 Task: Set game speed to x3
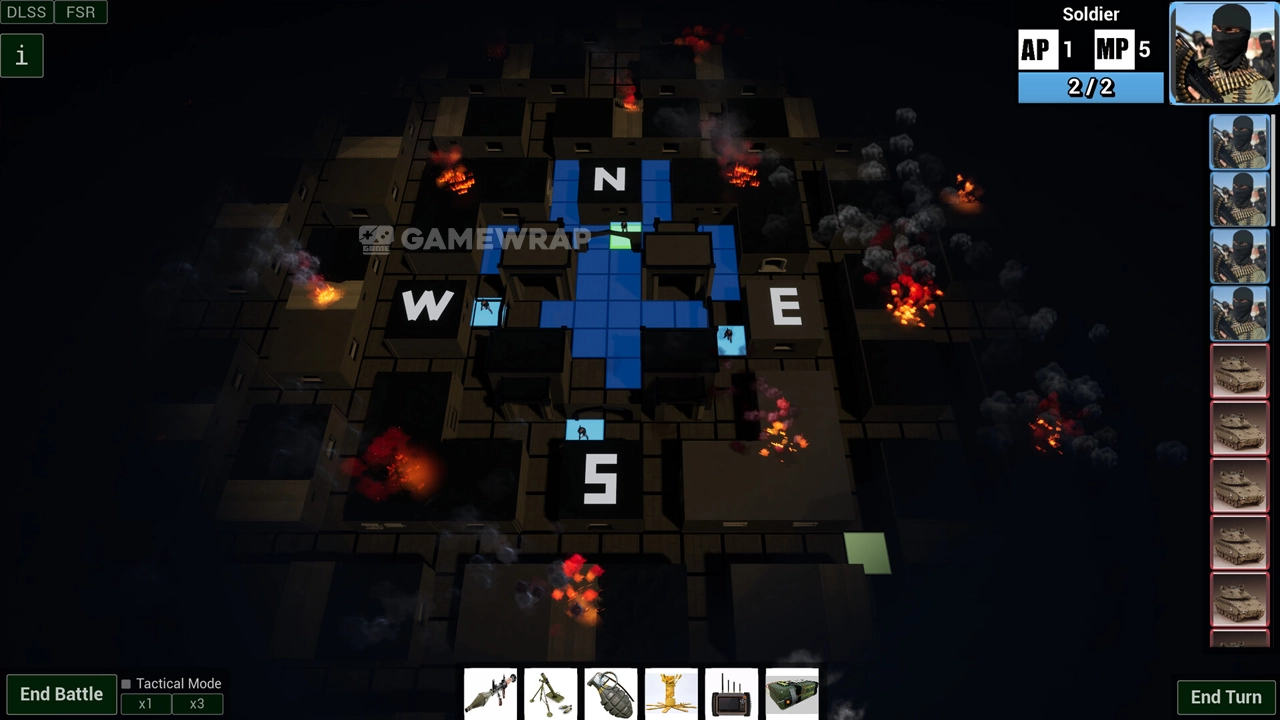197,704
